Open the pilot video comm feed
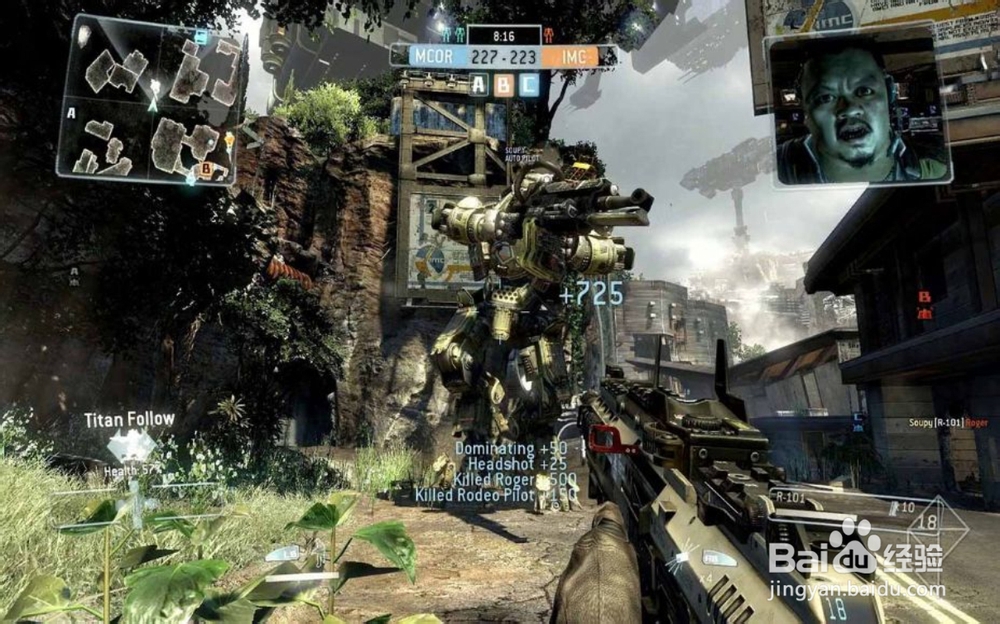The image size is (1000, 624). (x=859, y=109)
